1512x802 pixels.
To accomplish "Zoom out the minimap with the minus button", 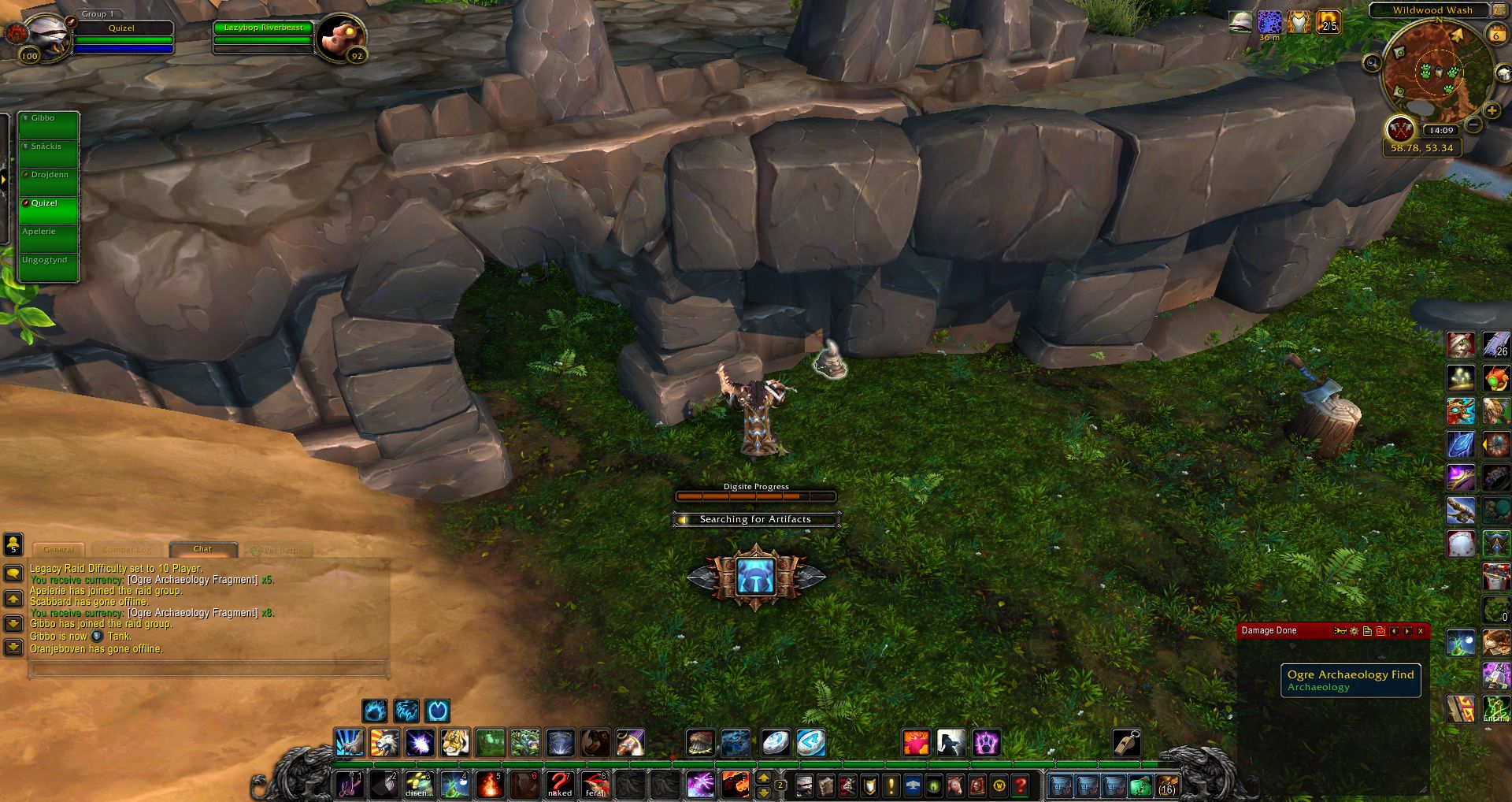I will 1474,125.
